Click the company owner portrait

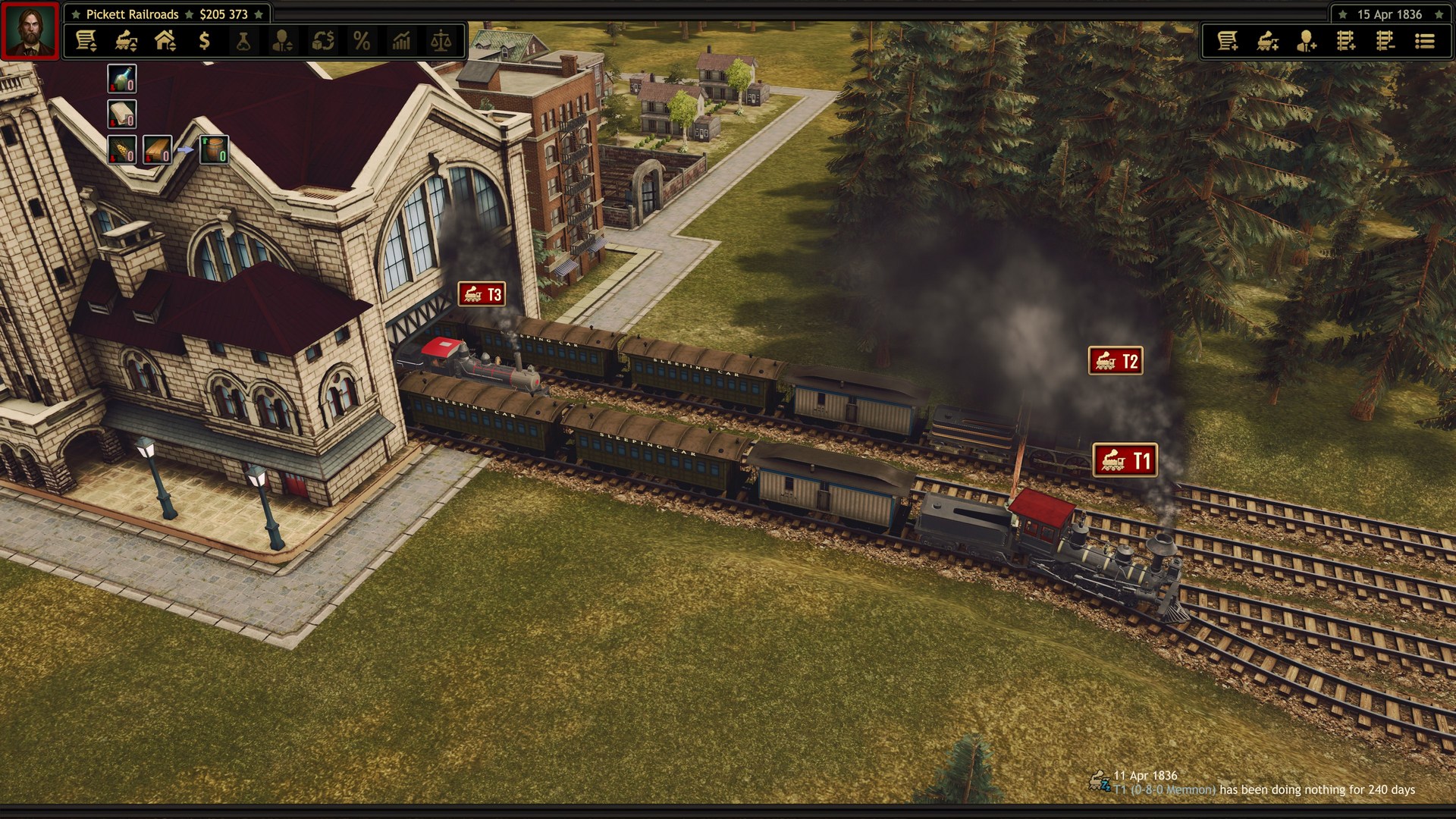pyautogui.click(x=29, y=29)
